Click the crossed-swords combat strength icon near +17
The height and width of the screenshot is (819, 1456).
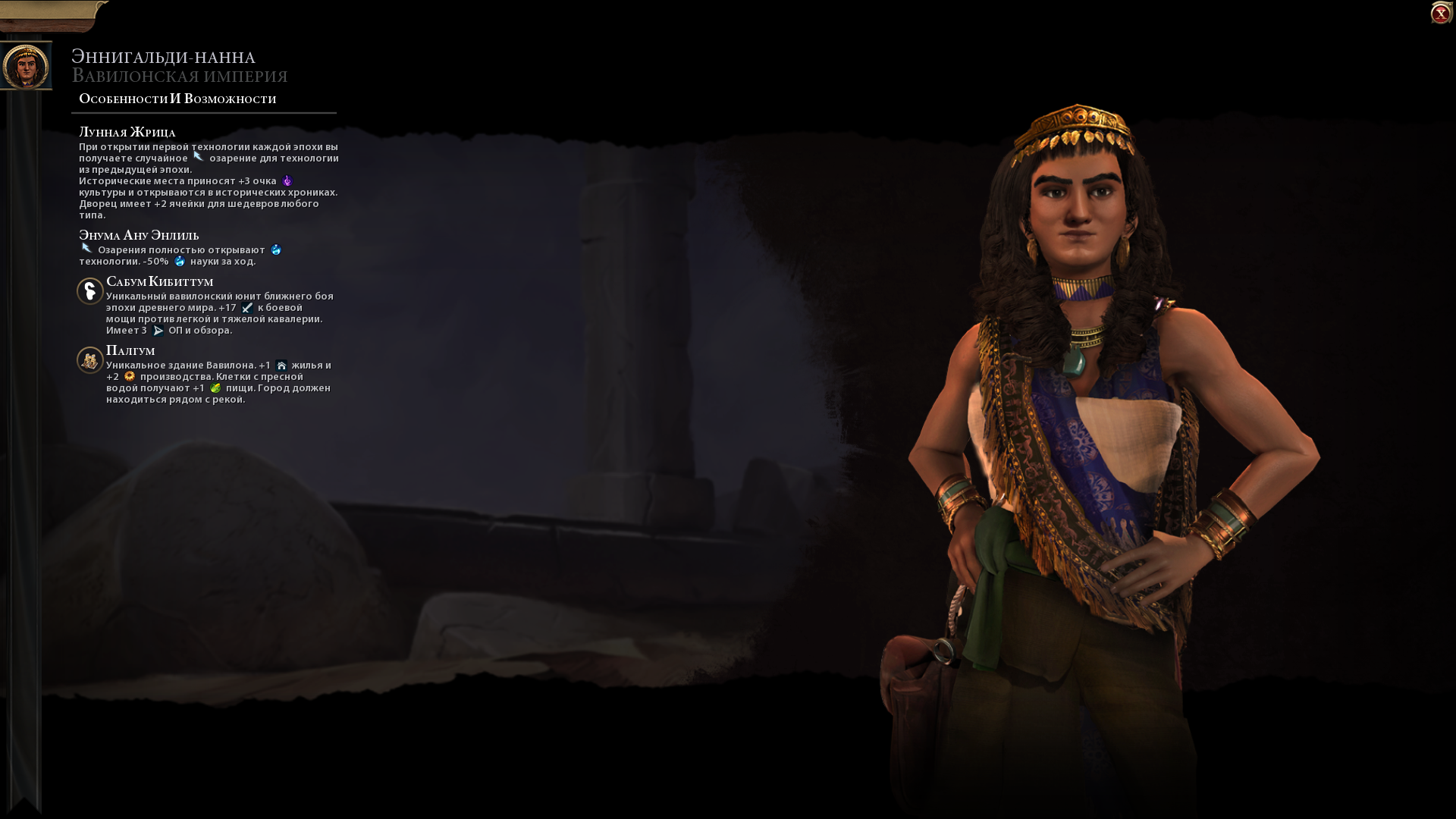[x=246, y=309]
